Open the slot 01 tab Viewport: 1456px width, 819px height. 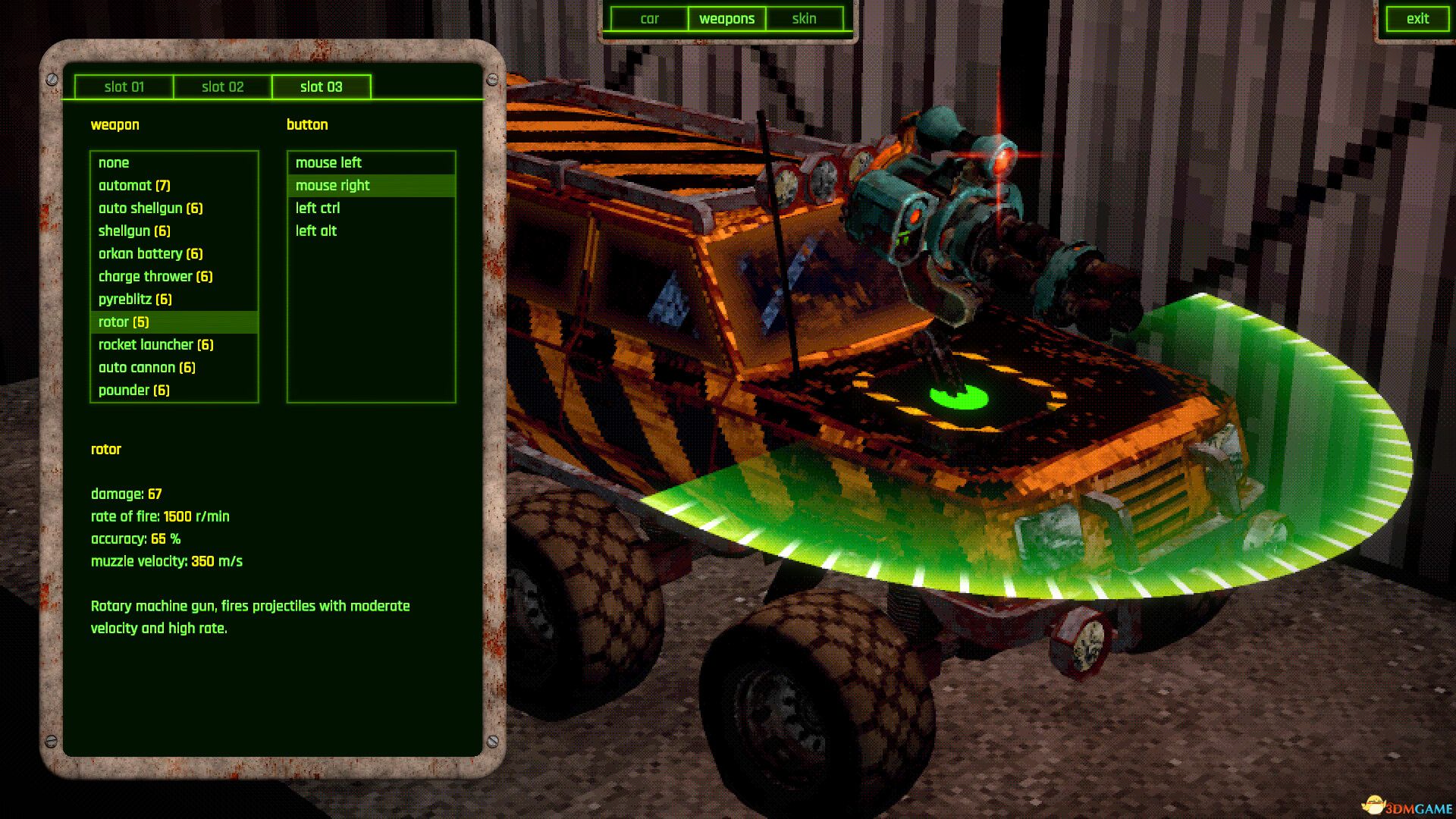pyautogui.click(x=124, y=86)
